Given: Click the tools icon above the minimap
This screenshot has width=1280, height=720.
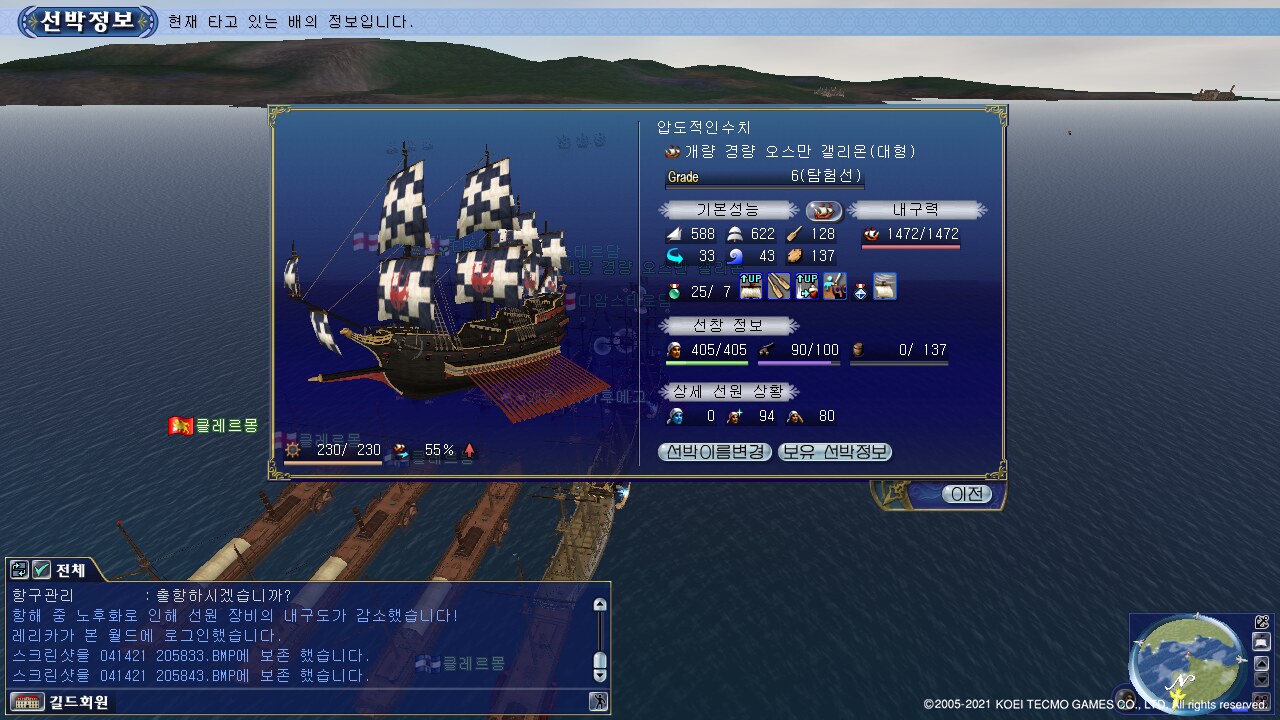Looking at the screenshot, I should (x=1262, y=622).
